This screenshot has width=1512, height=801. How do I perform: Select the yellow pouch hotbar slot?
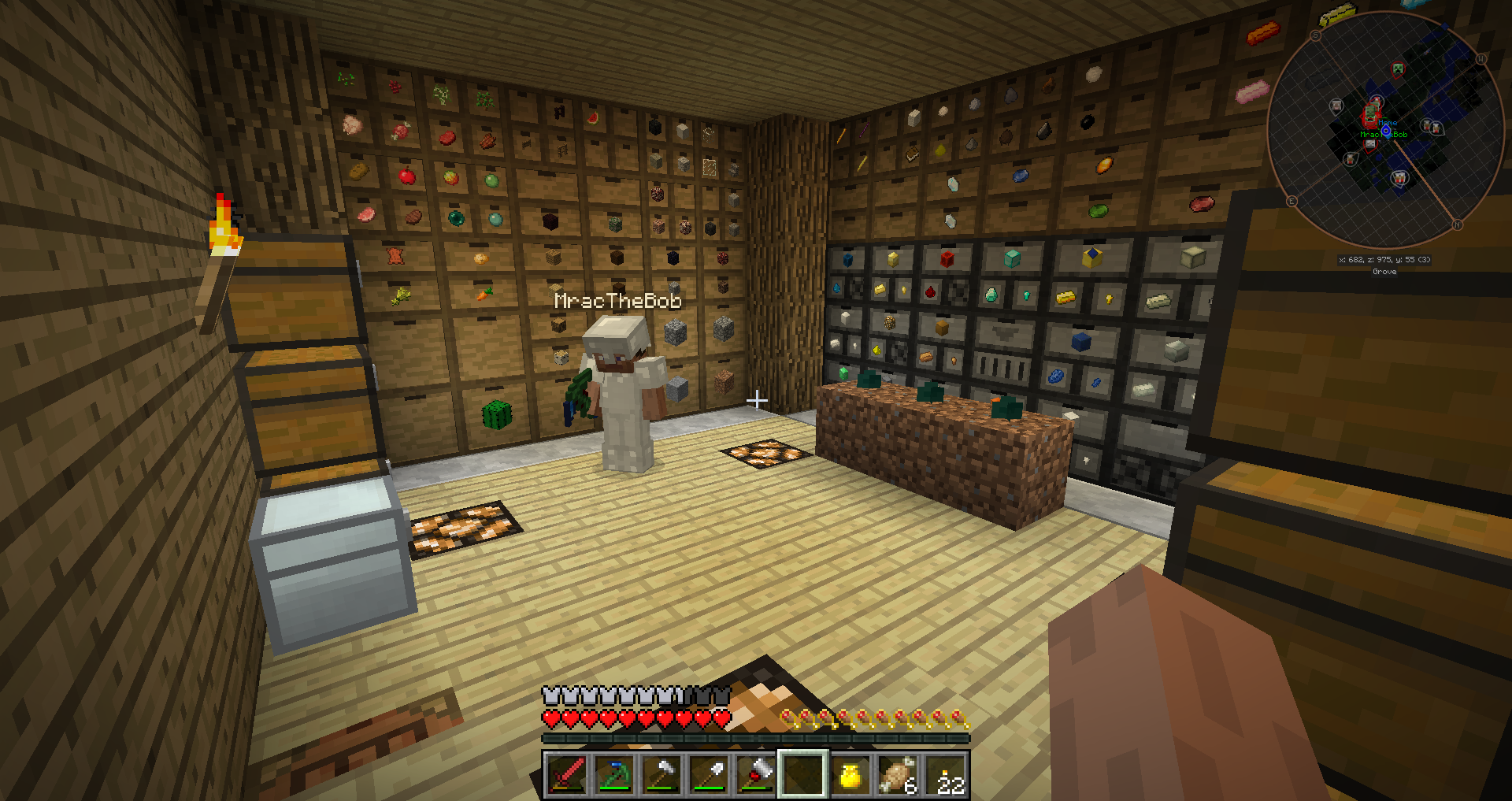pyautogui.click(x=850, y=774)
